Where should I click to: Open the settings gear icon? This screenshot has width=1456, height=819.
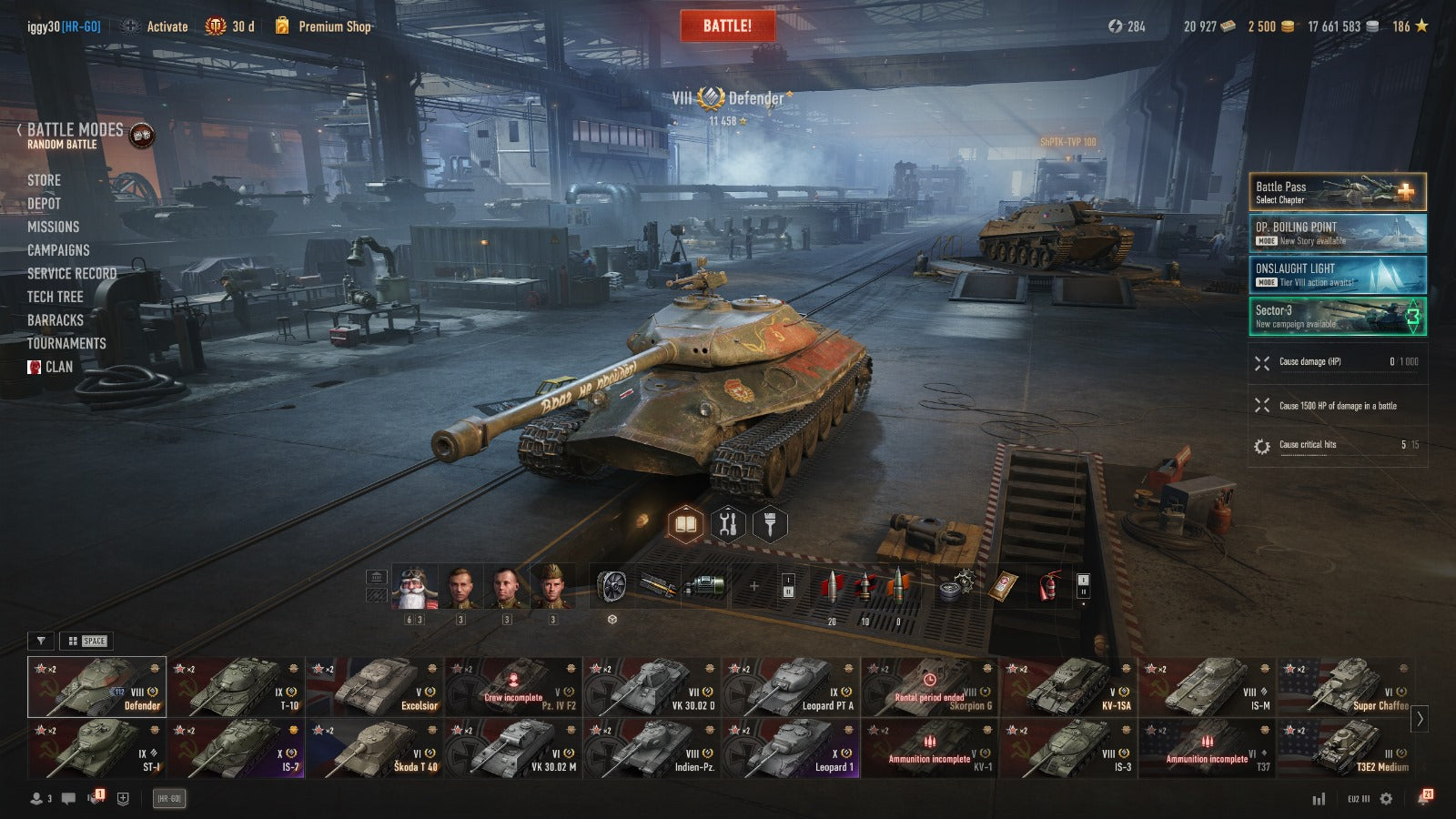click(x=1386, y=799)
